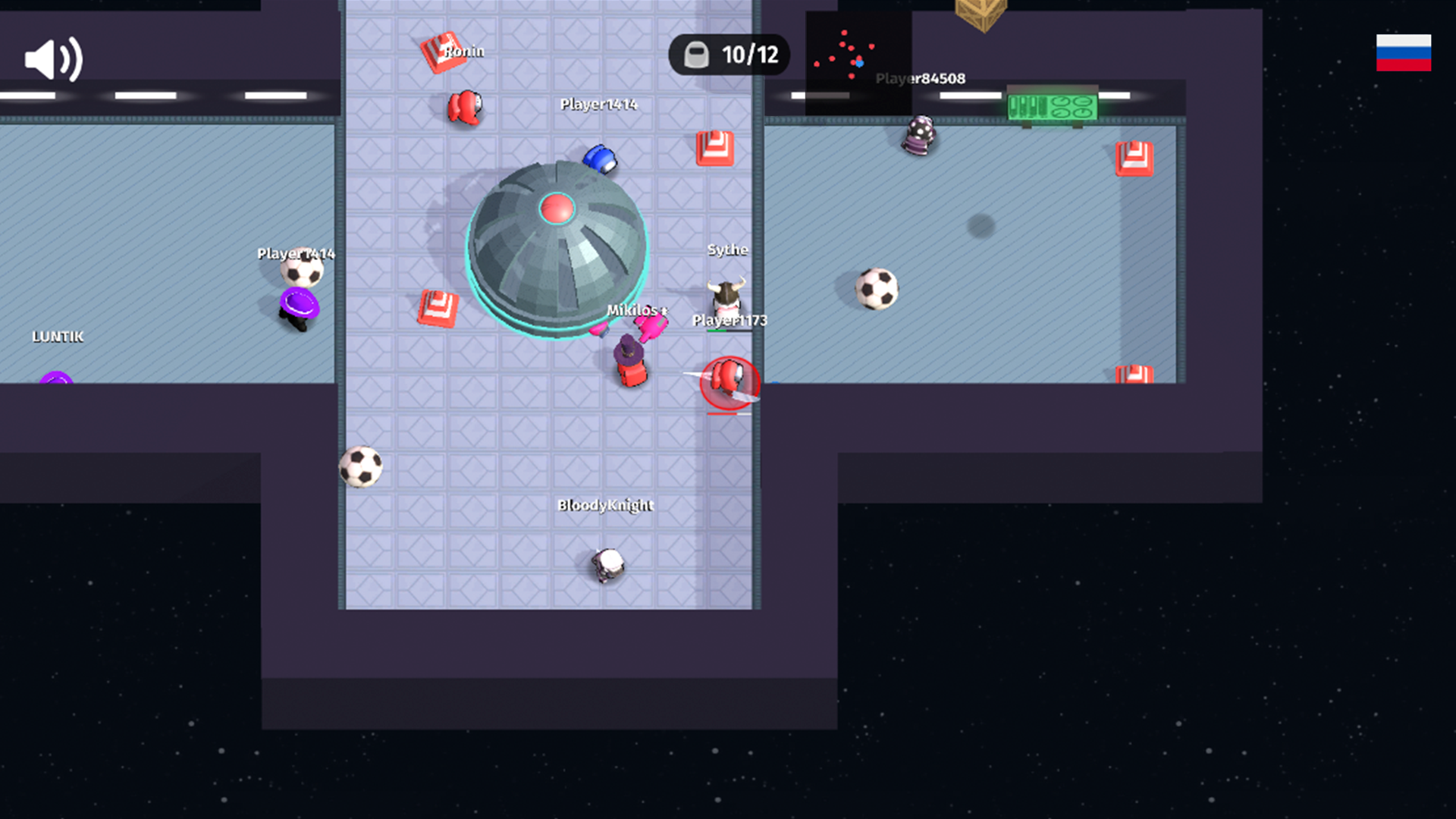1456x819 pixels.
Task: Toggle the targeted red crewmate marker
Action: pyautogui.click(x=728, y=383)
